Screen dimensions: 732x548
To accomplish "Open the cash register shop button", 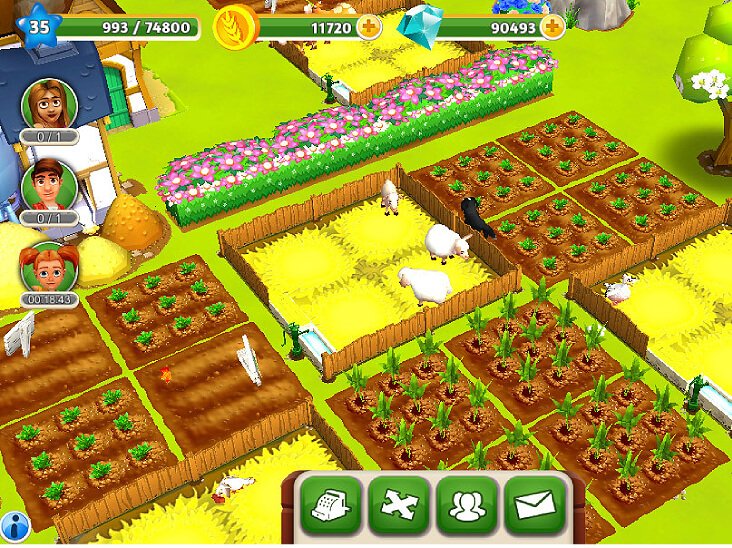I will pyautogui.click(x=330, y=505).
